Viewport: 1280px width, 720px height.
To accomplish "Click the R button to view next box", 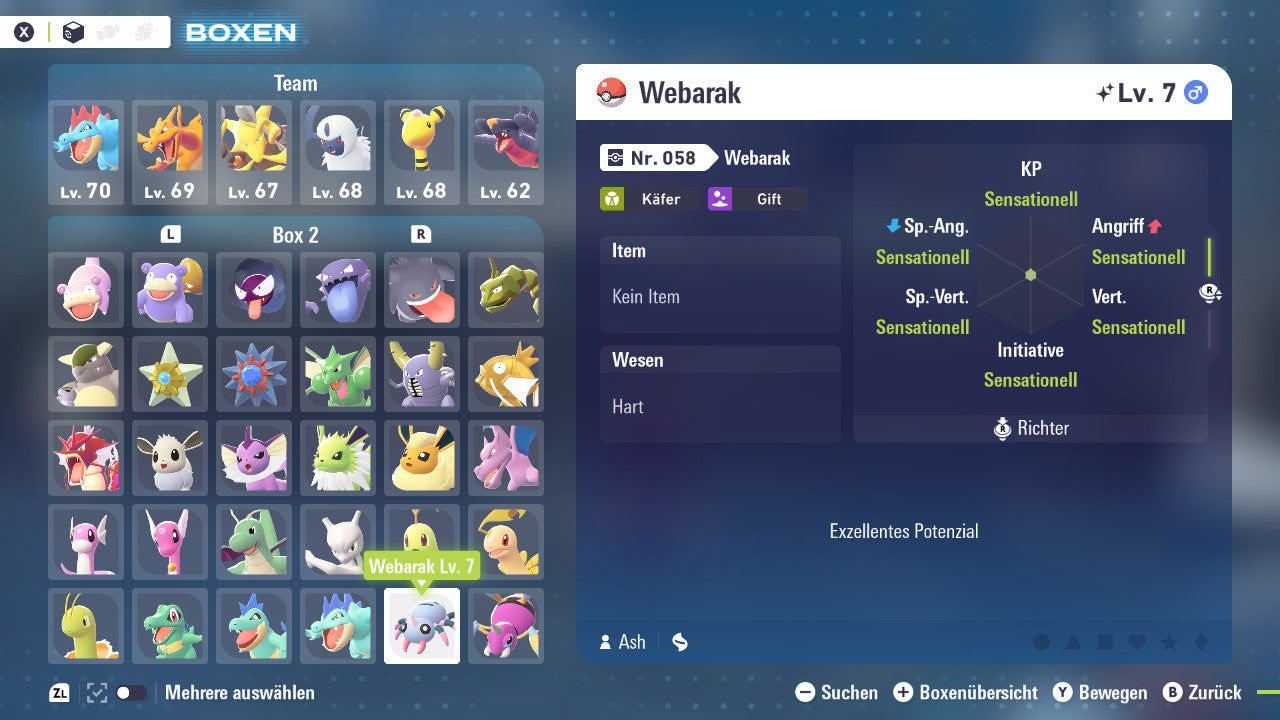I will (x=423, y=235).
